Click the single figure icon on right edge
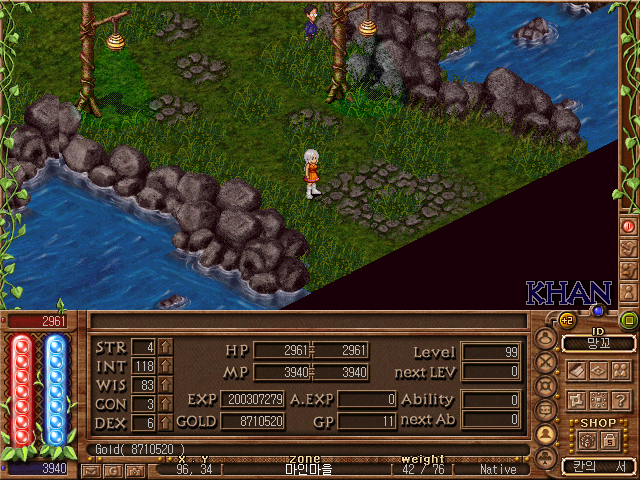 coord(629,291)
